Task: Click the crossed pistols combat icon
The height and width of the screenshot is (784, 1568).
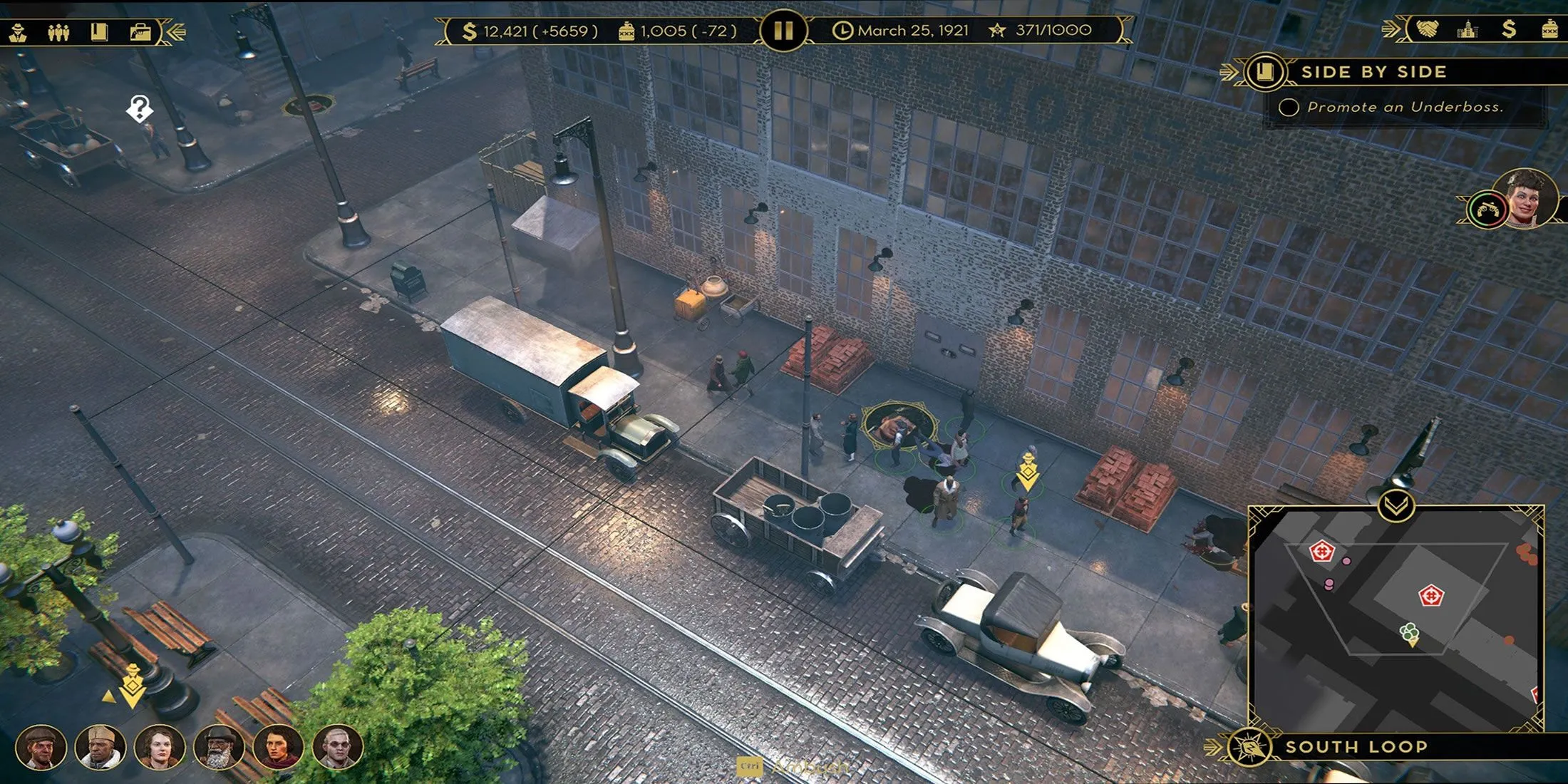Action: (x=1486, y=210)
